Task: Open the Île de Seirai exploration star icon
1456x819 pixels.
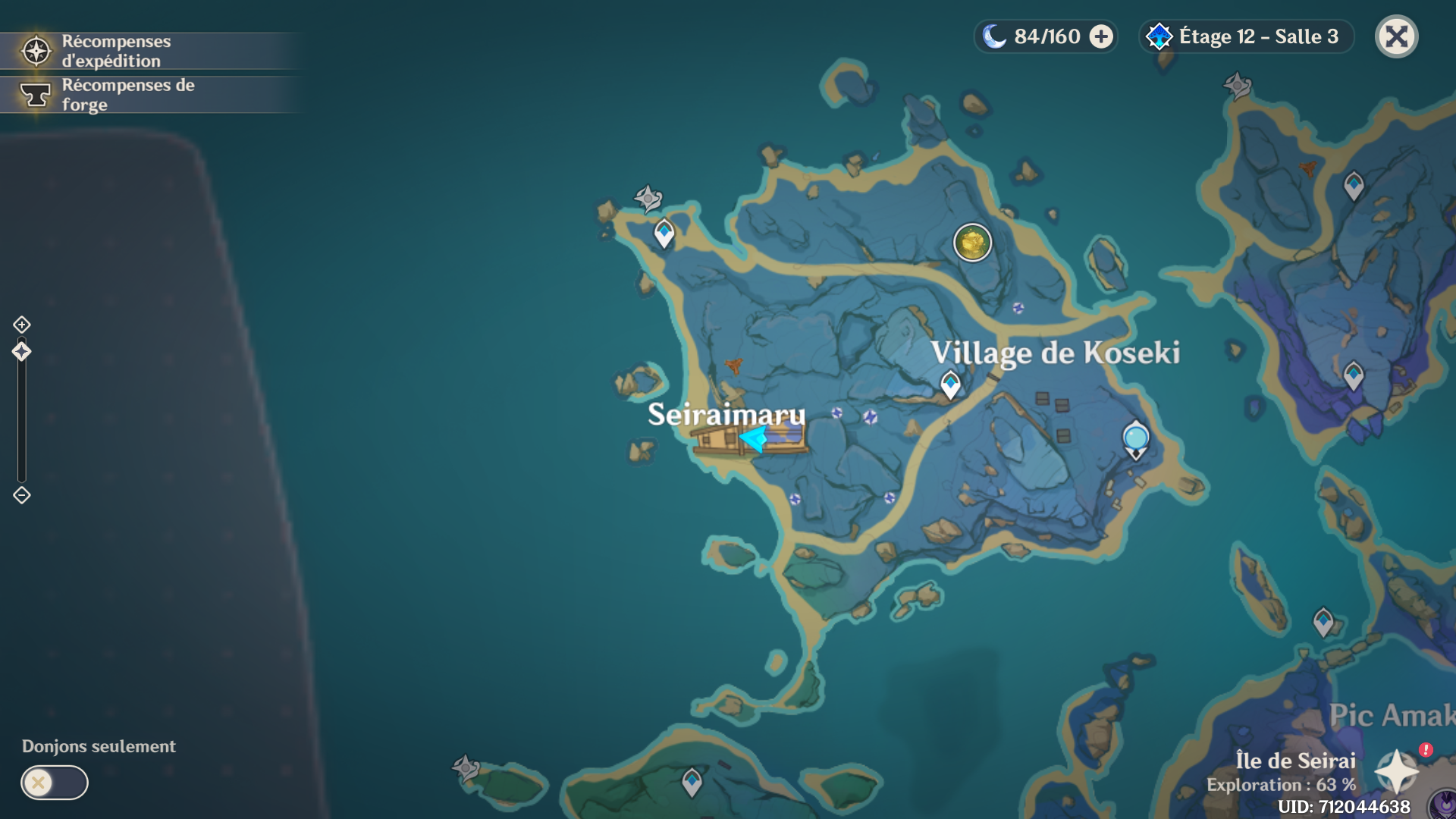Action: click(x=1396, y=771)
